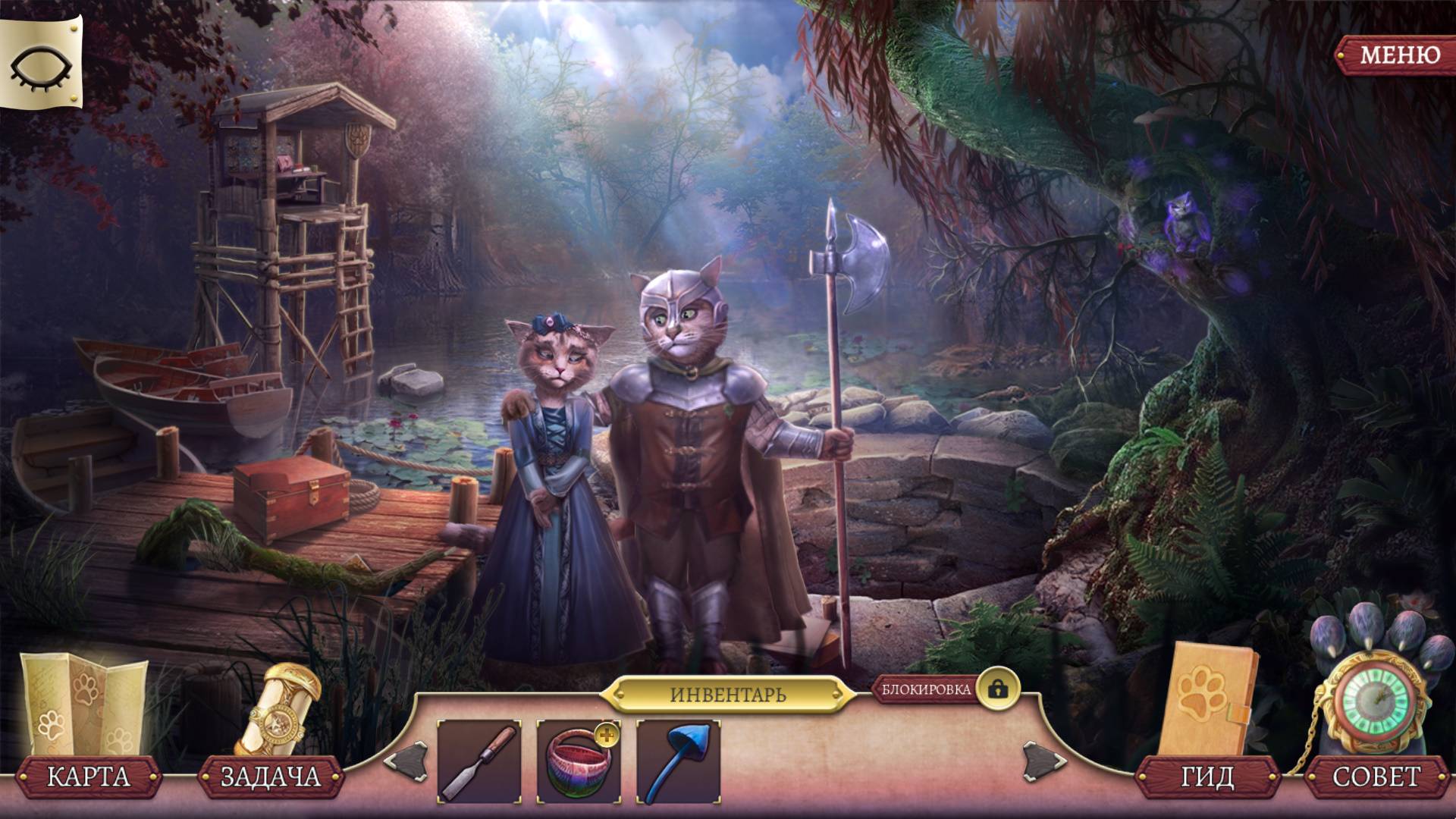The image size is (1456, 819).
Task: Open the КАРТА map
Action: 89,777
